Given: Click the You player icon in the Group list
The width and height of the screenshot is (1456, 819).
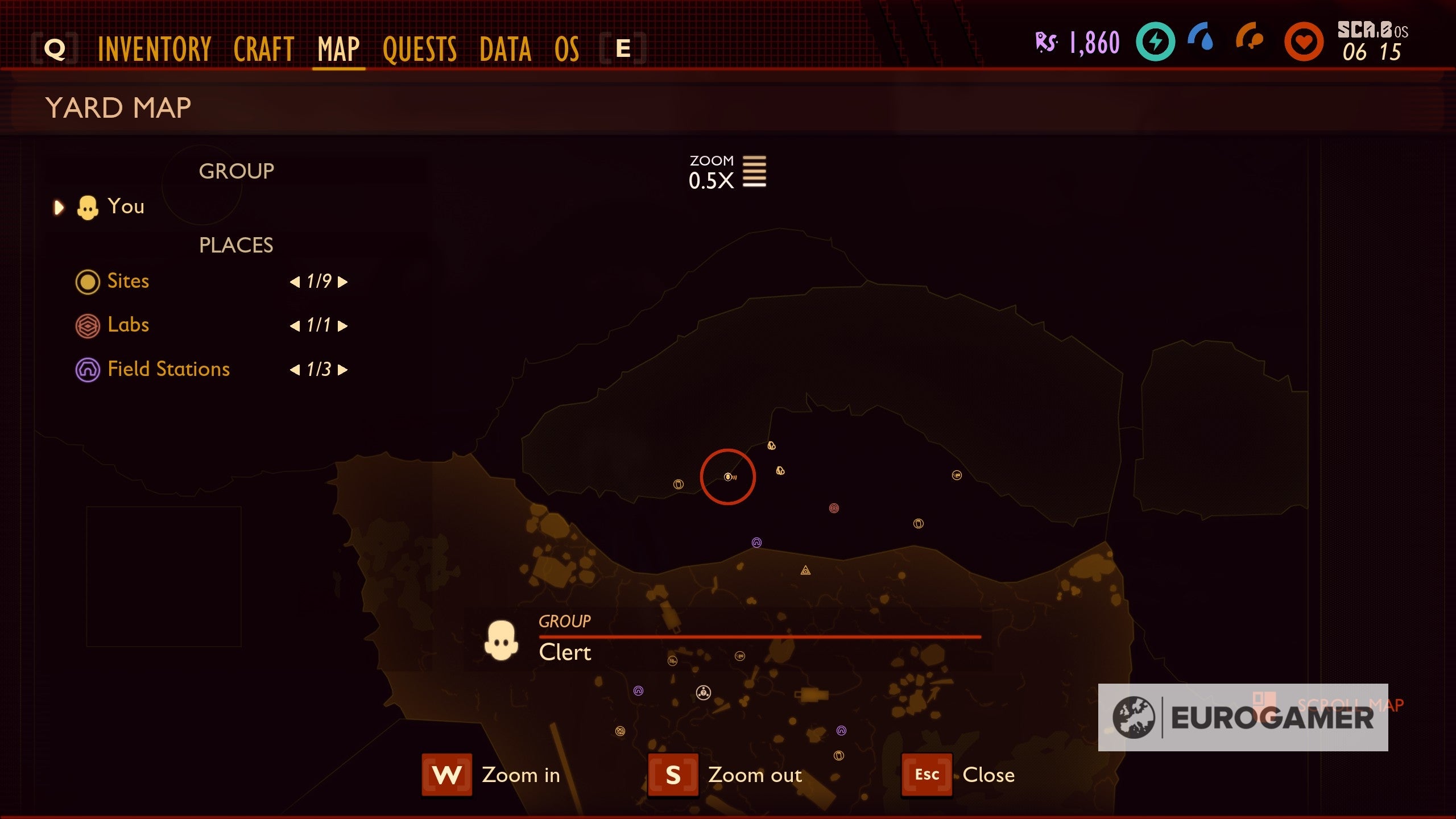Looking at the screenshot, I should click(88, 206).
